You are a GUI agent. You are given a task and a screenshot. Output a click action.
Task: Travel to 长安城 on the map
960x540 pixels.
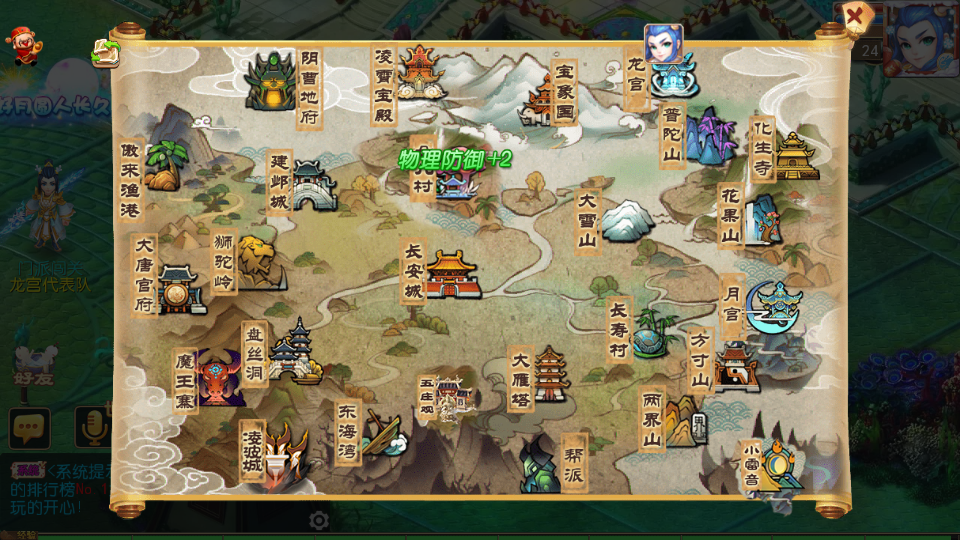(x=452, y=275)
